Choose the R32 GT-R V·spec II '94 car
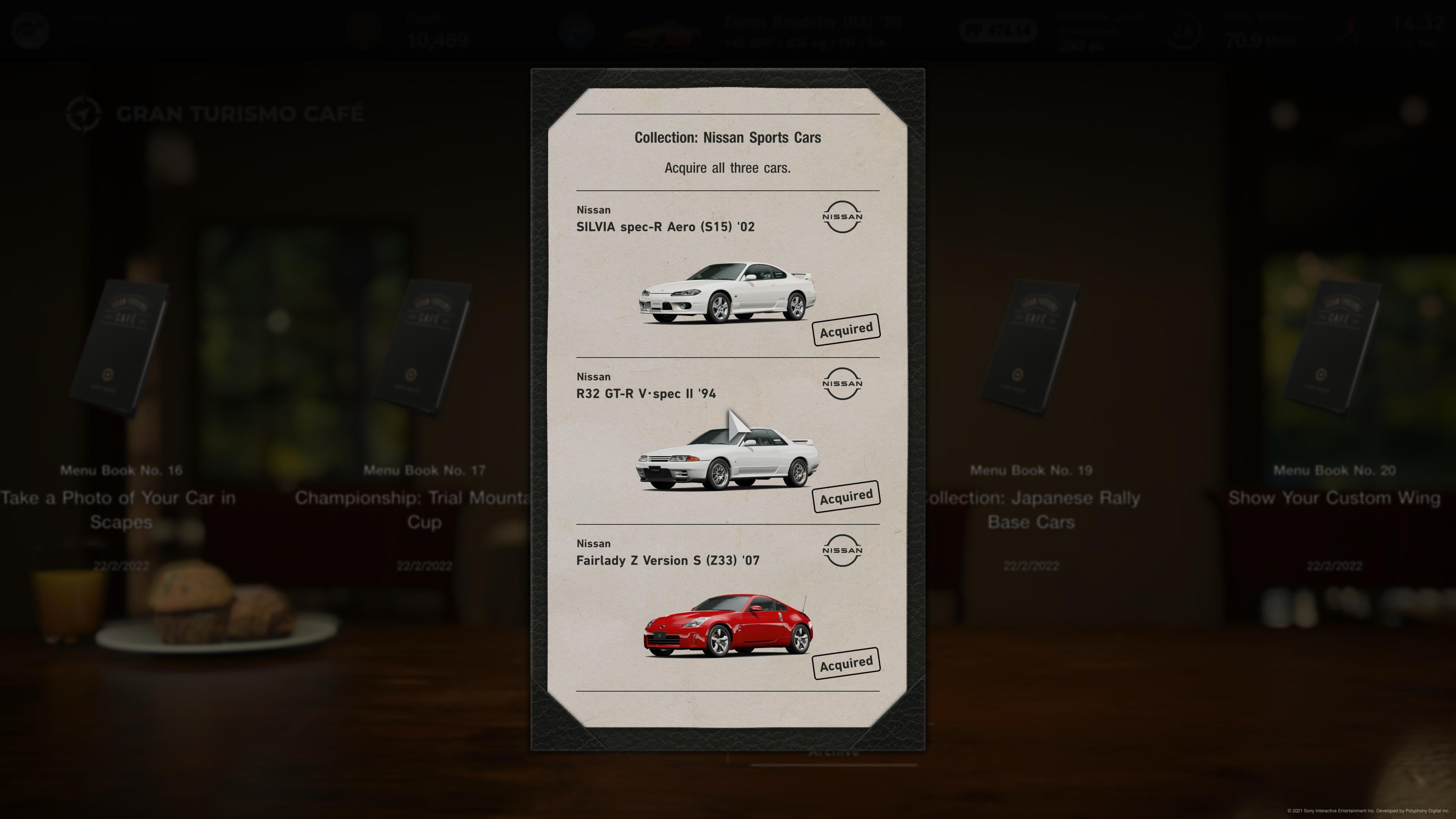The width and height of the screenshot is (1456, 819). click(x=728, y=441)
